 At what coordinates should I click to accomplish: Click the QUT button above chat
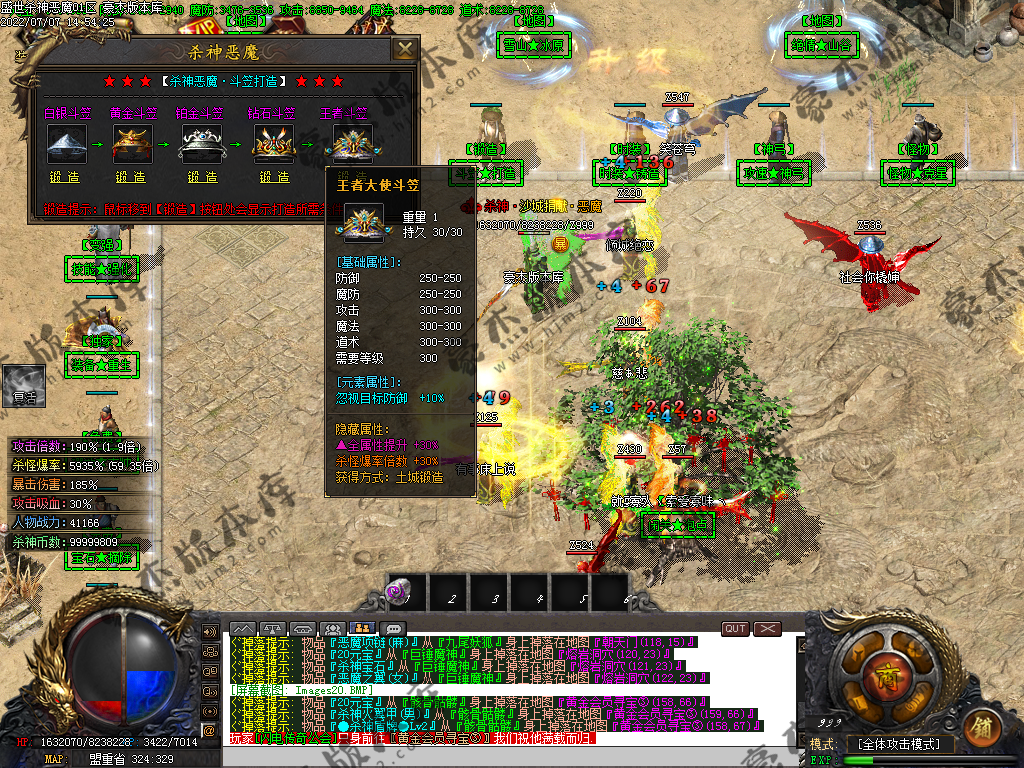(735, 629)
